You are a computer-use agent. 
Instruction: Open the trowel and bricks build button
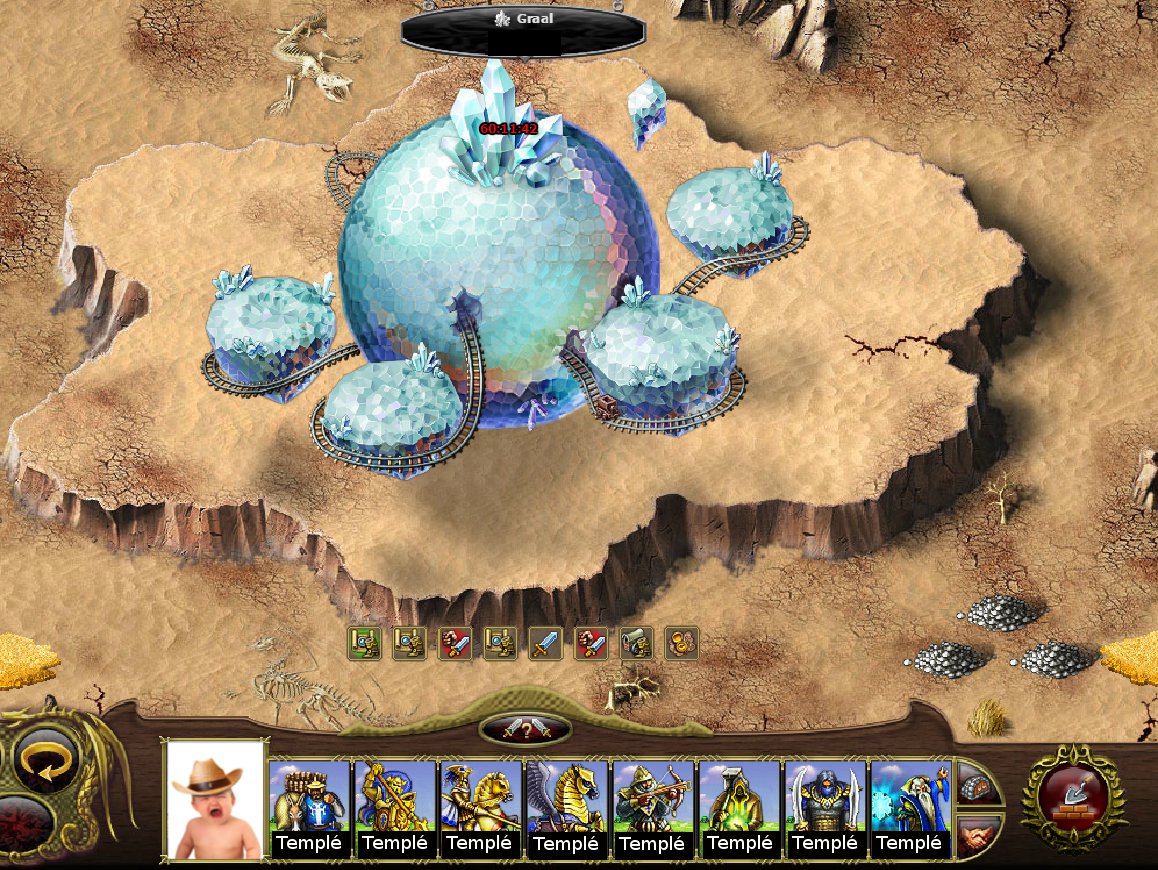1073,797
